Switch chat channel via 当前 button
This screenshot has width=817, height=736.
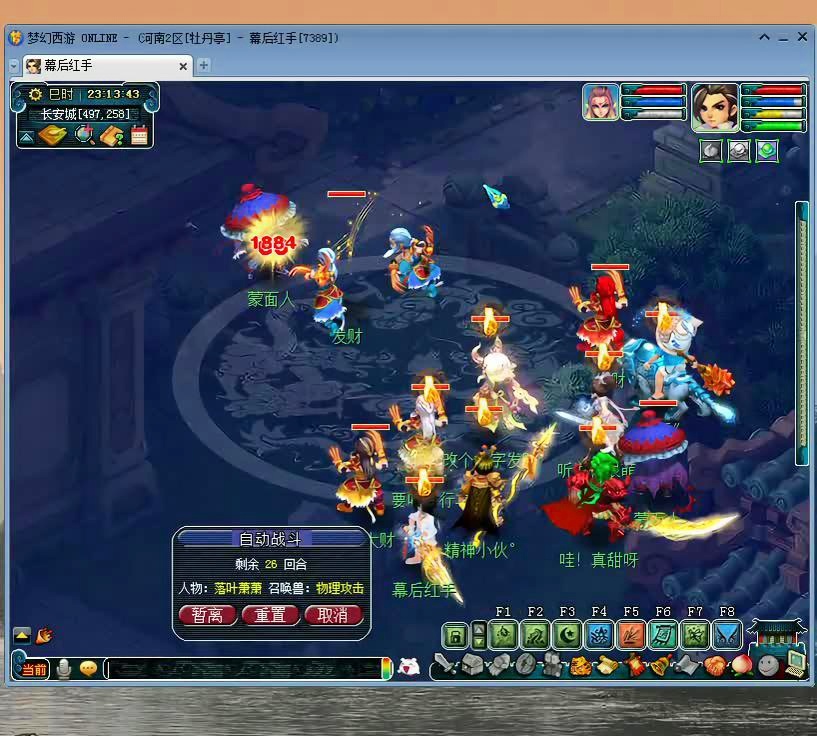click(x=33, y=669)
